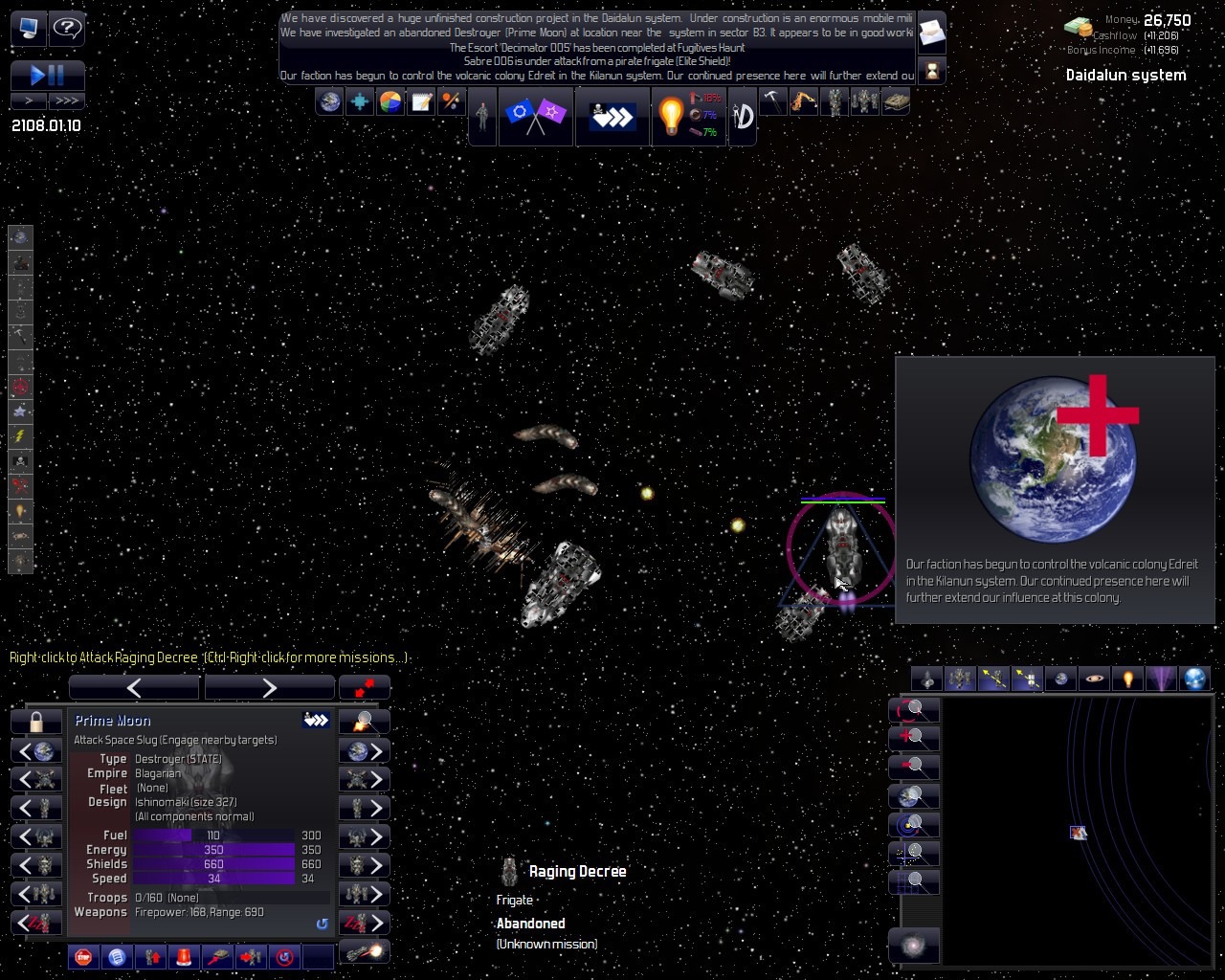Open the colonies globe icon in toolbar
The image size is (1225, 980).
(x=329, y=101)
